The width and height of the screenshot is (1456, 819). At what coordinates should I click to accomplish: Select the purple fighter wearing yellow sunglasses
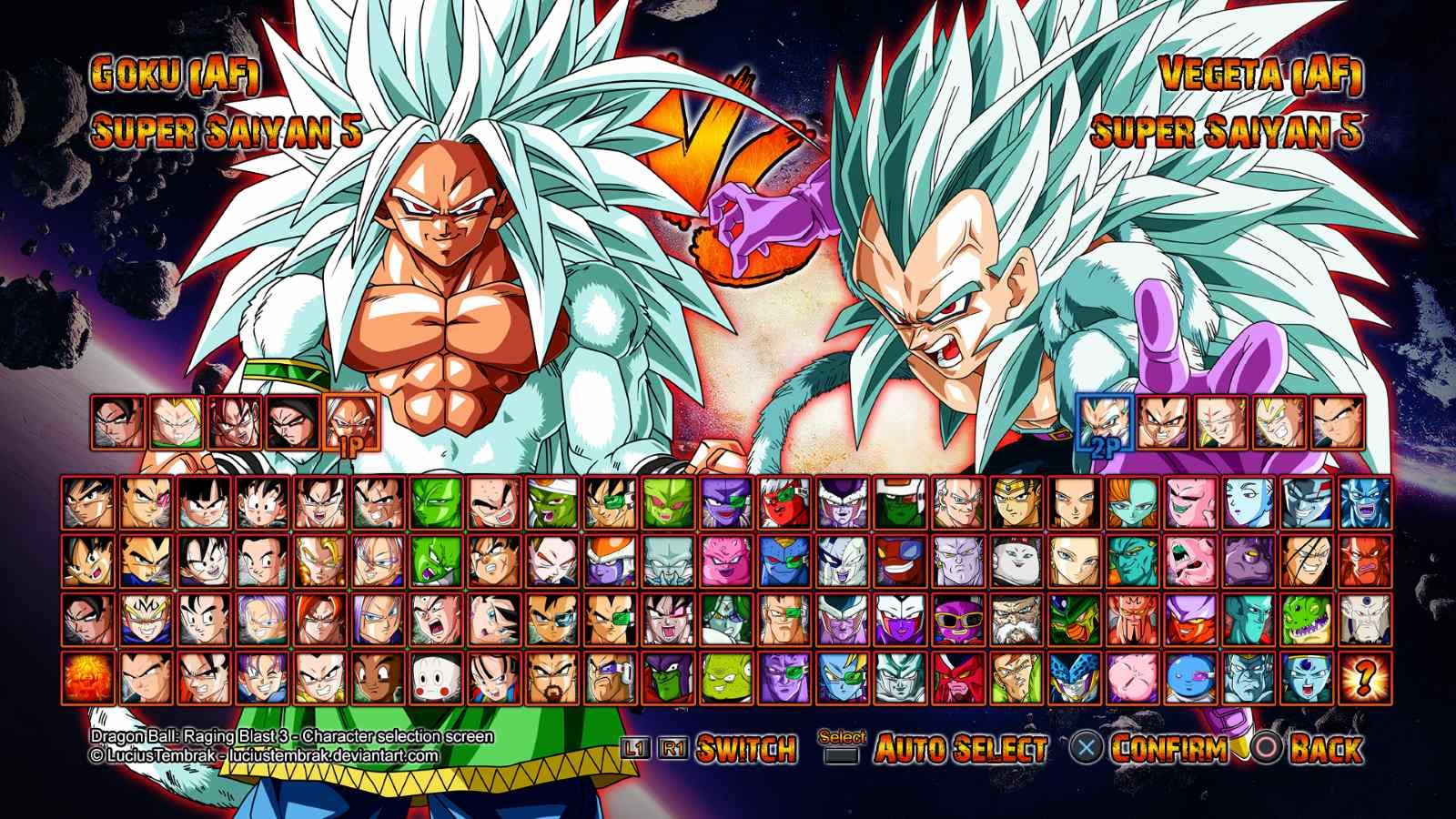(x=956, y=619)
